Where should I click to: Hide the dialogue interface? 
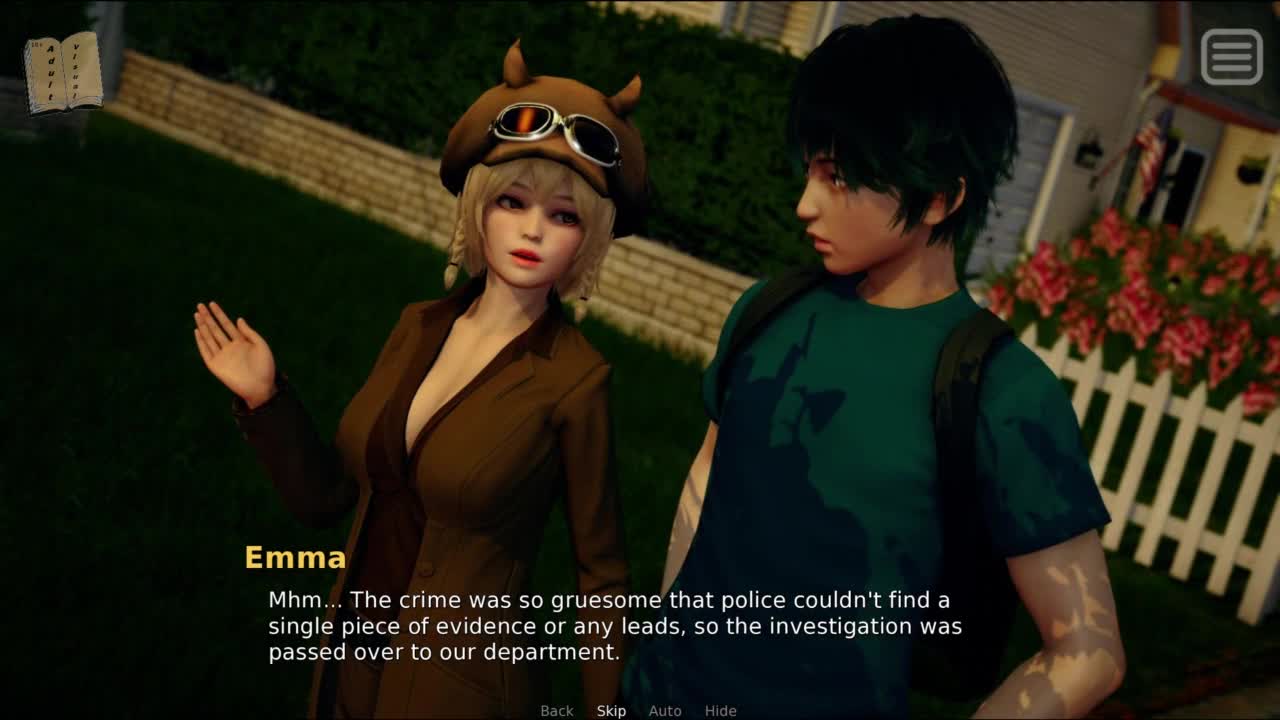click(x=720, y=711)
